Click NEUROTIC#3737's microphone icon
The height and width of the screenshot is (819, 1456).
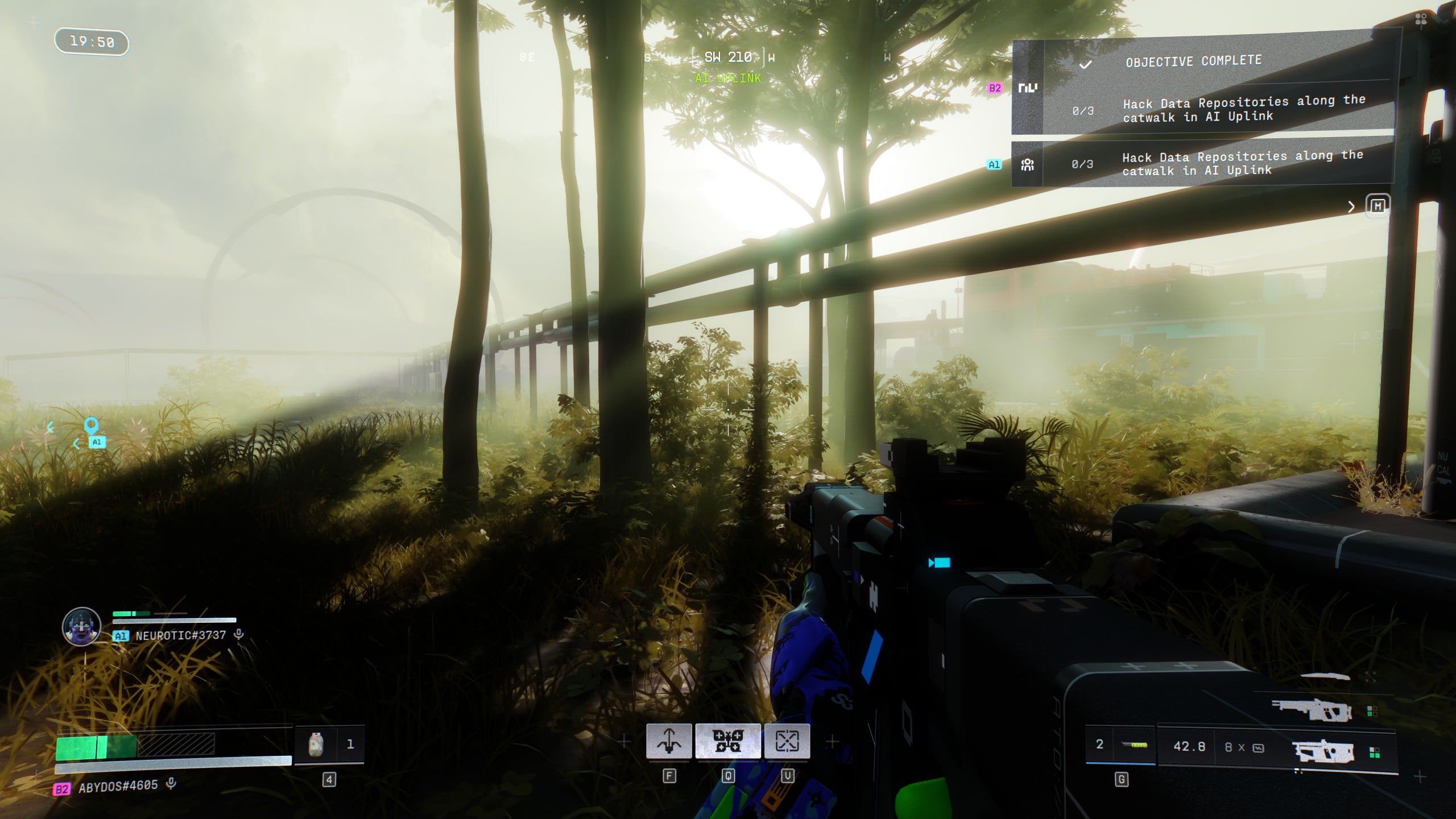pyautogui.click(x=239, y=634)
